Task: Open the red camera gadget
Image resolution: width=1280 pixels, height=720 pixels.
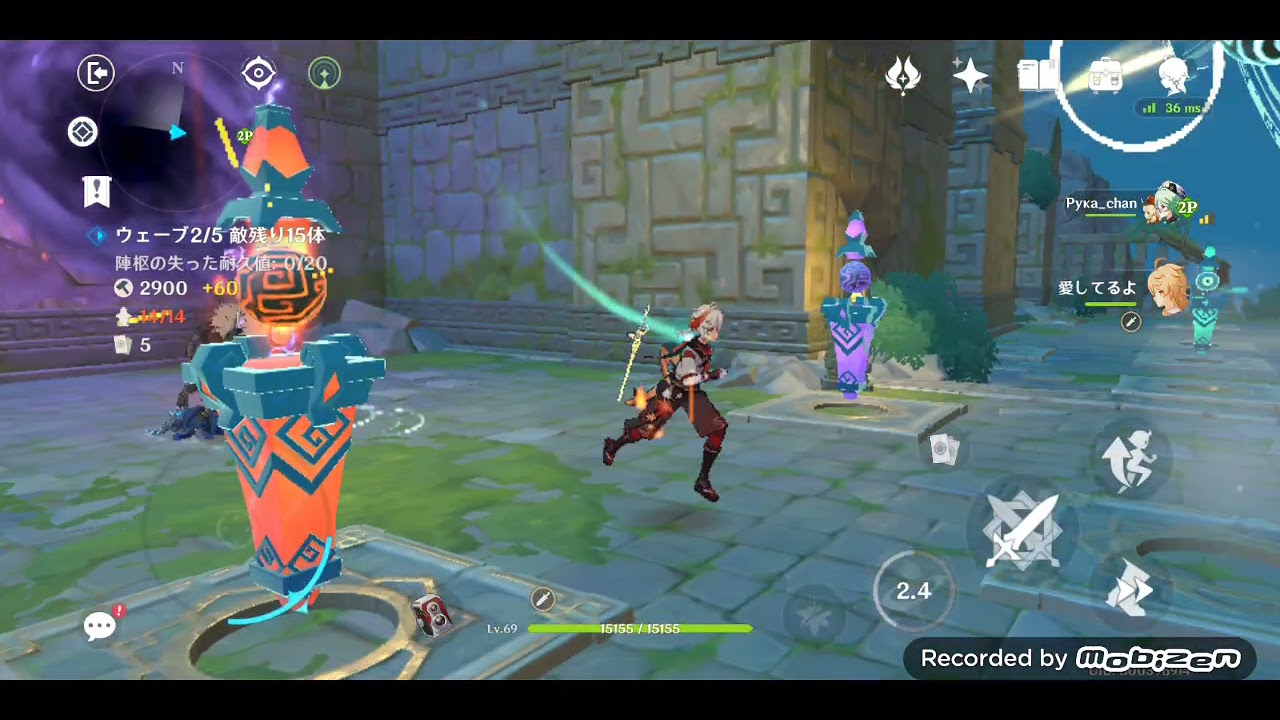Action: (x=432, y=613)
